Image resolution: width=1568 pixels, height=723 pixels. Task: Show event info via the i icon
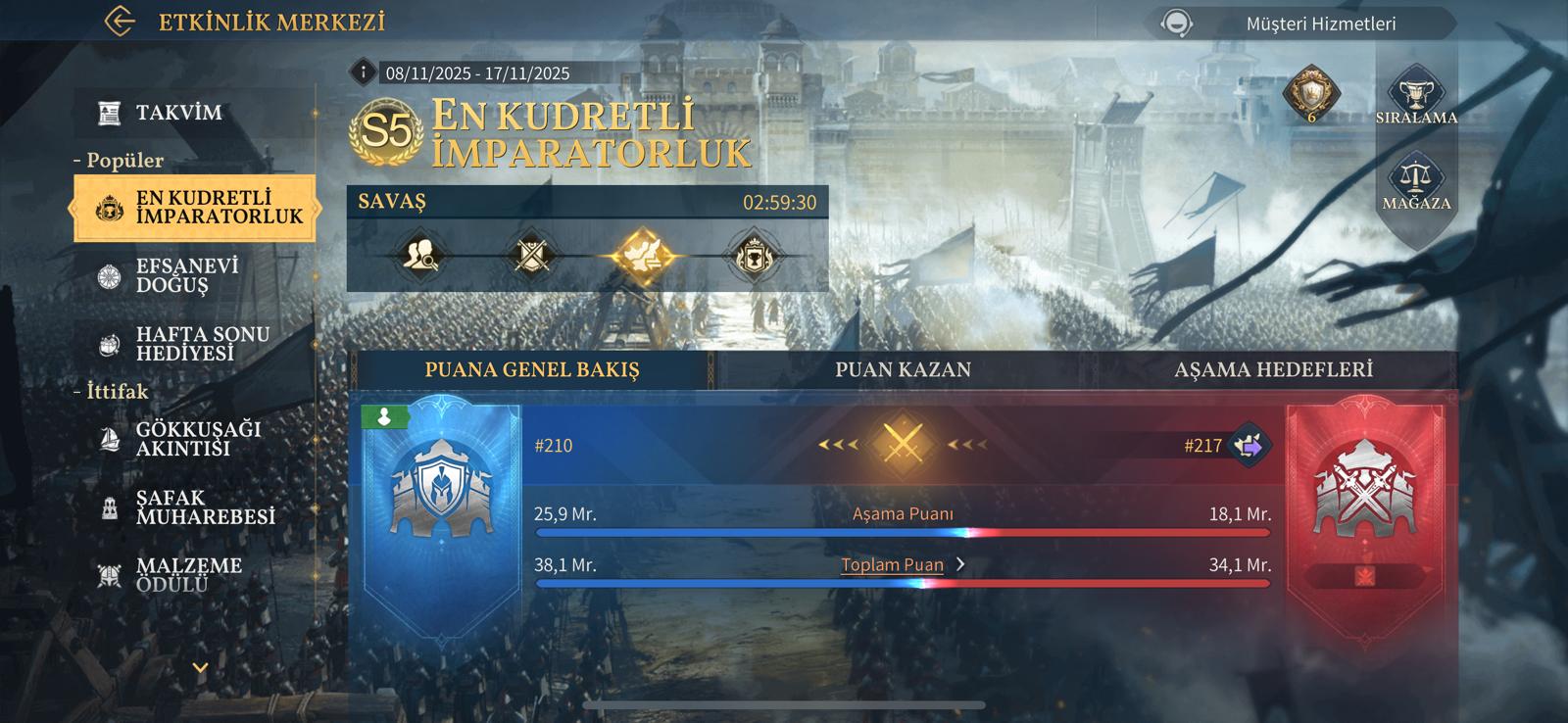(364, 72)
